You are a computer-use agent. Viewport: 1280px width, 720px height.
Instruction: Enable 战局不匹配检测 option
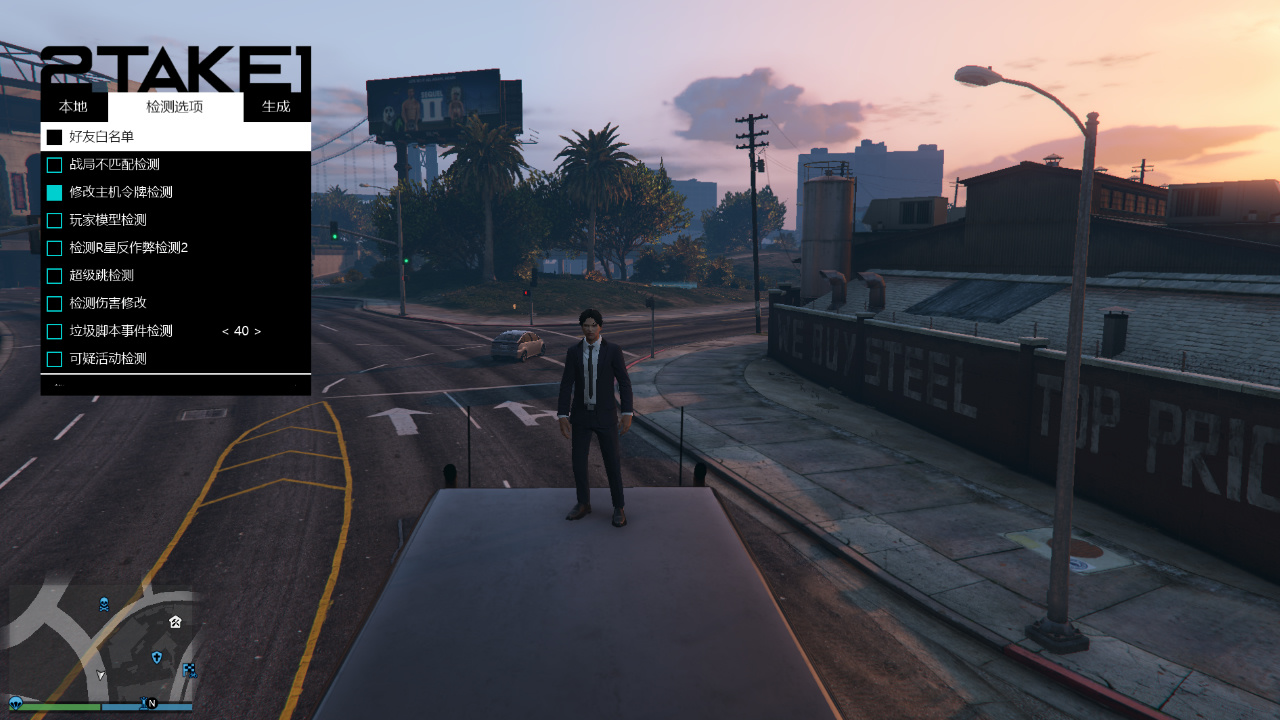click(55, 165)
